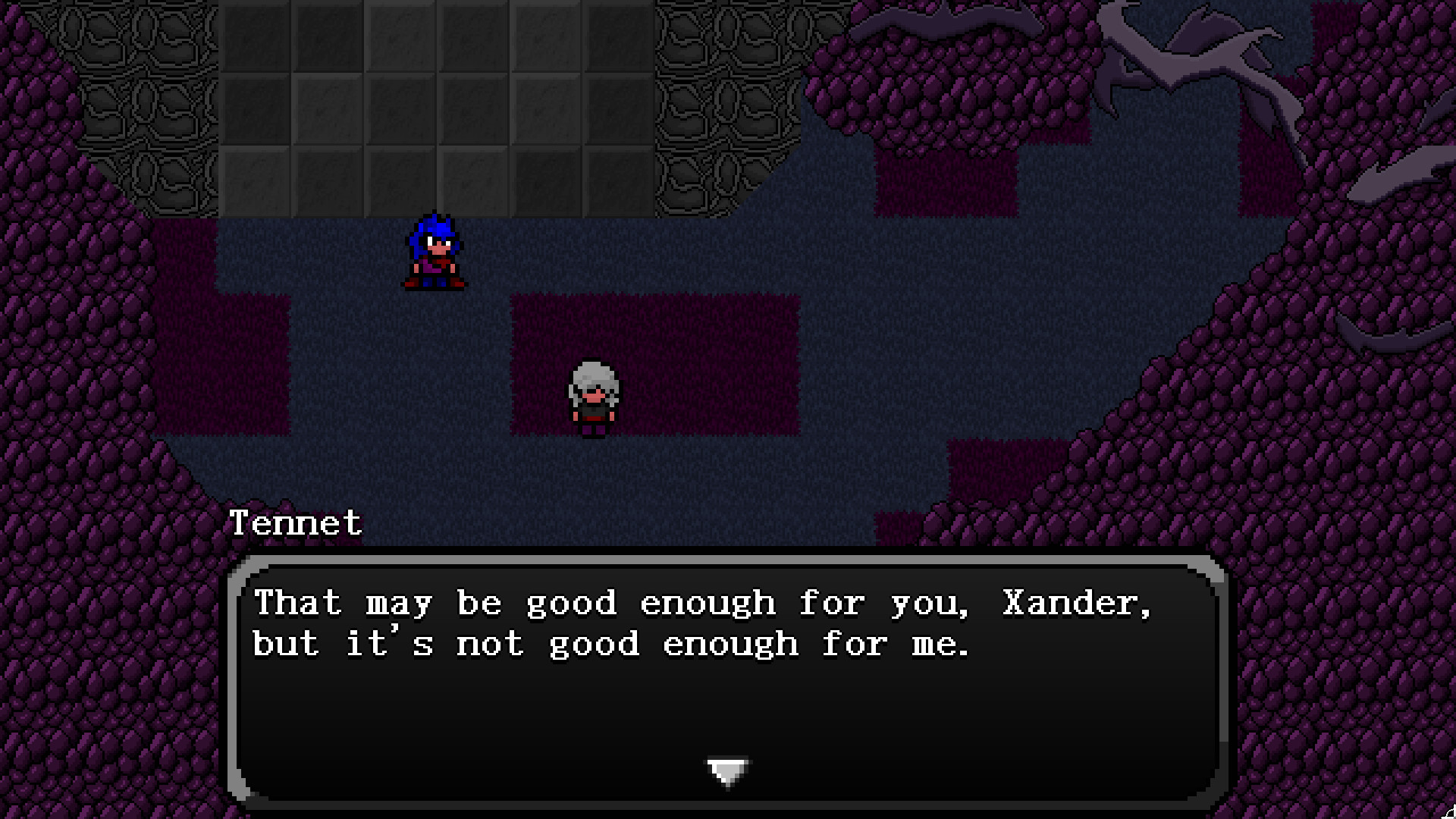
Task: Select the Tennet name label
Action: [296, 523]
